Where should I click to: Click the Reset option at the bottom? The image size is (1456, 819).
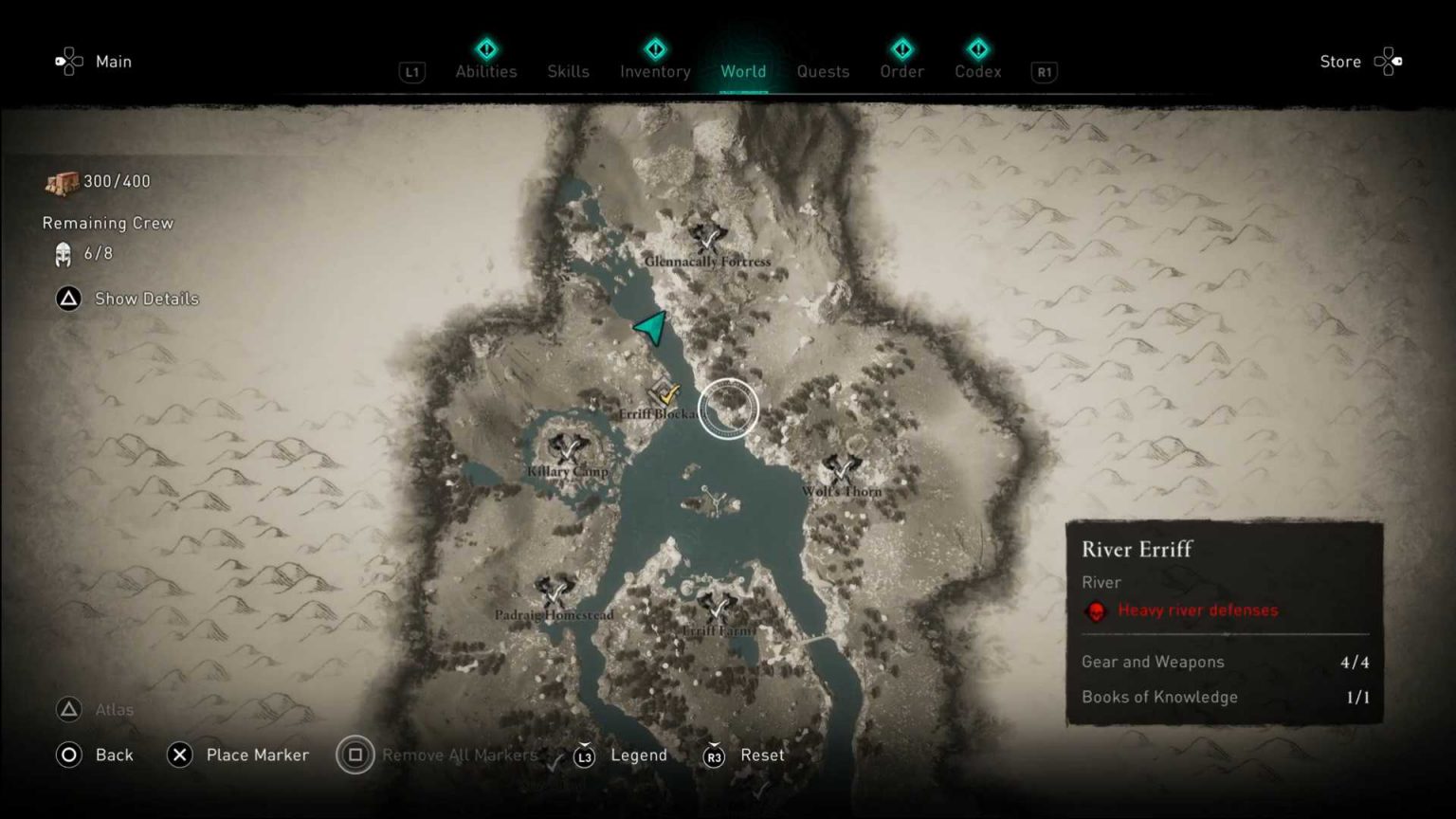pyautogui.click(x=763, y=755)
